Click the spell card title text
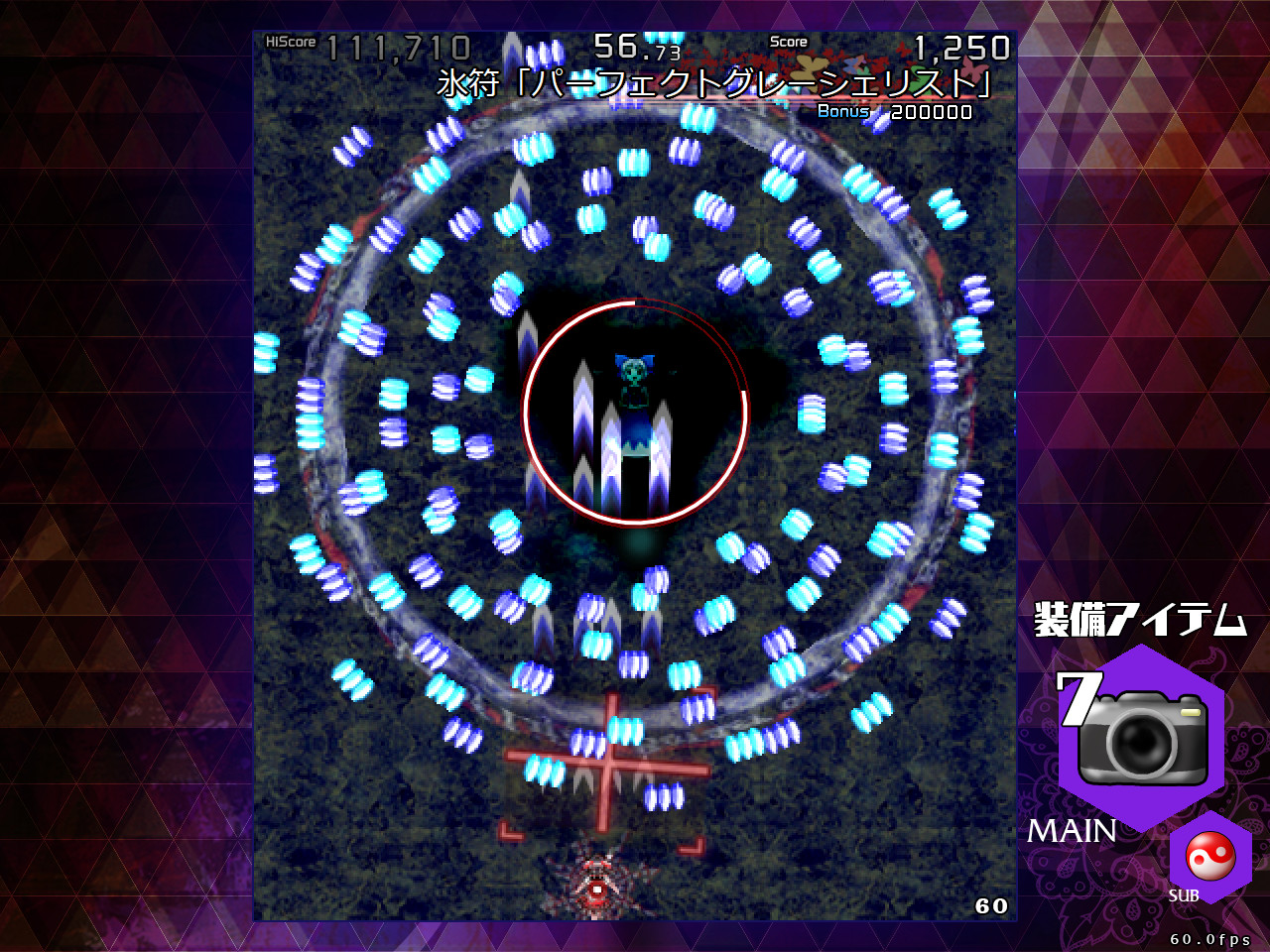1270x952 pixels. tap(712, 82)
